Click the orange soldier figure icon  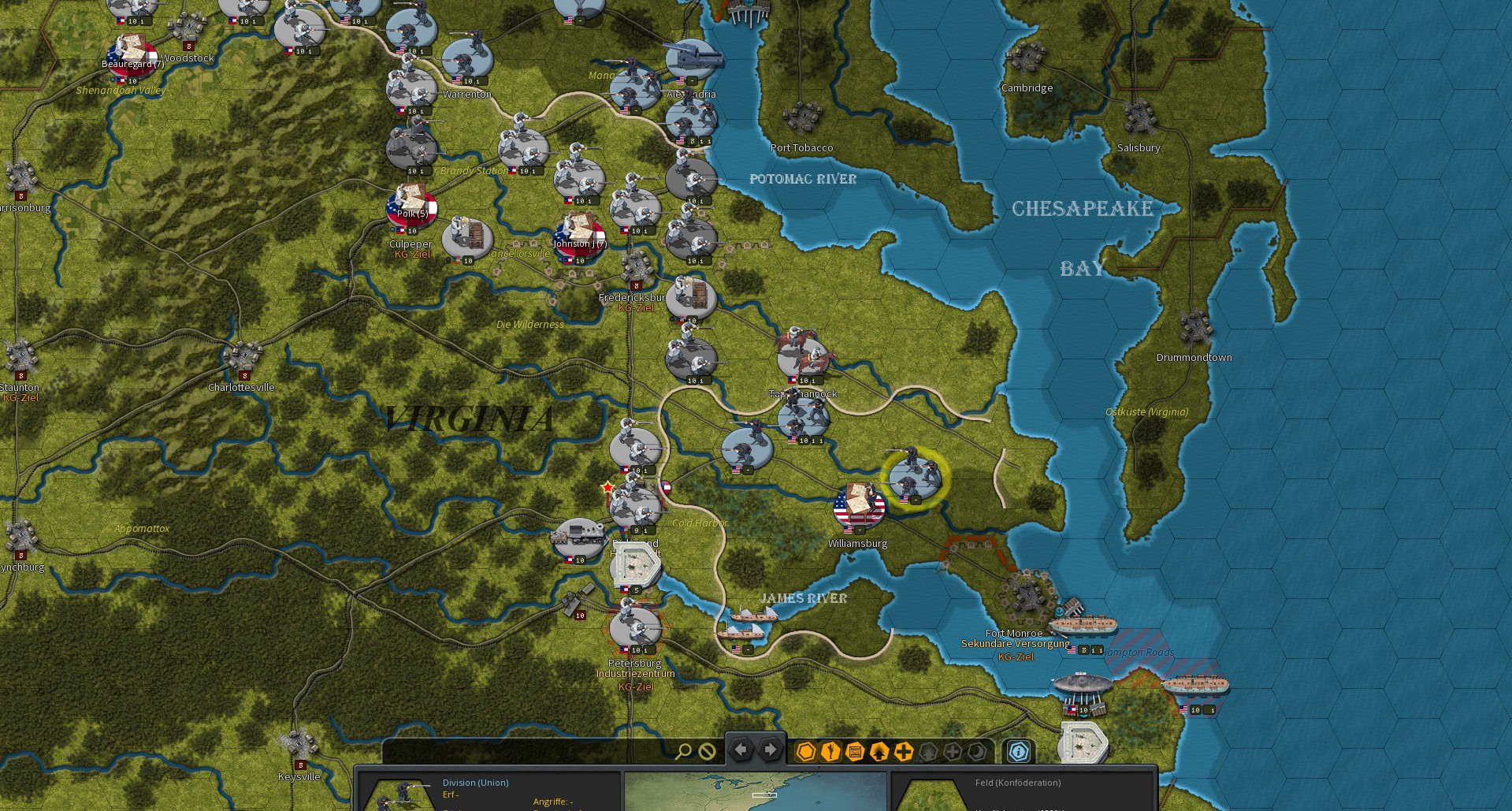tap(830, 751)
